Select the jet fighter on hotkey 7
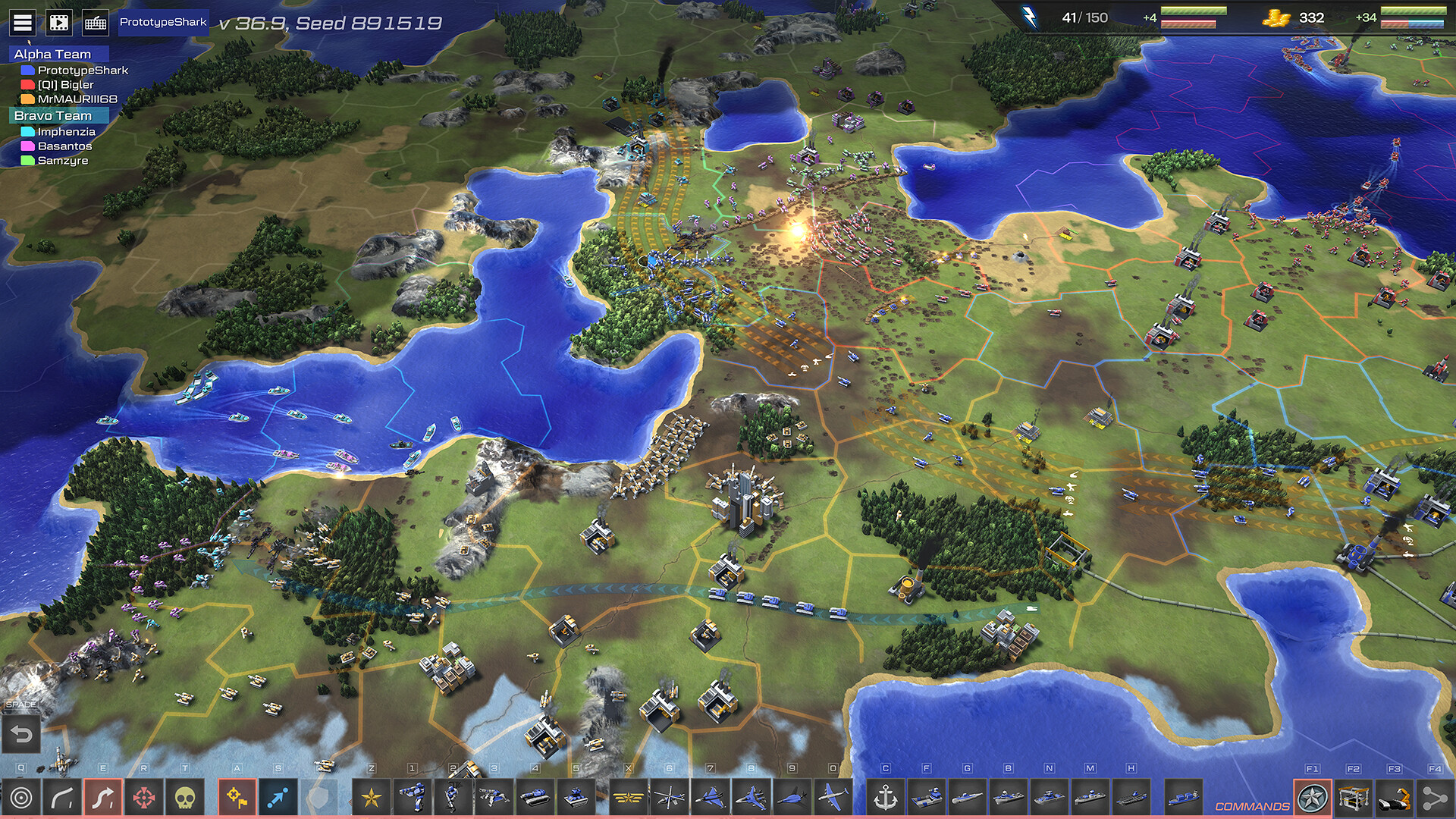 [709, 796]
